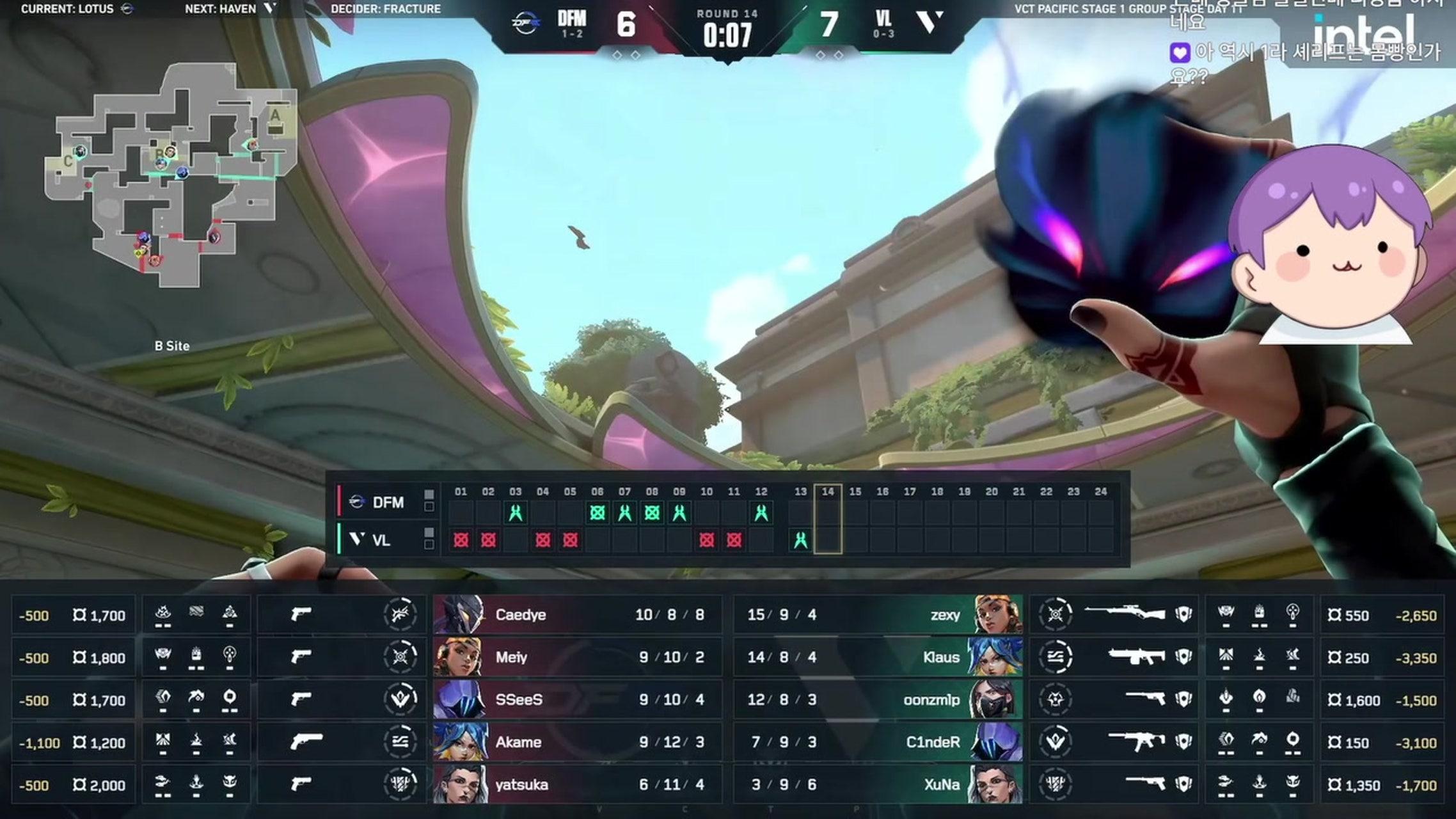Select Klaus's agent portrait
Screen dimensions: 1456x819
click(997, 657)
